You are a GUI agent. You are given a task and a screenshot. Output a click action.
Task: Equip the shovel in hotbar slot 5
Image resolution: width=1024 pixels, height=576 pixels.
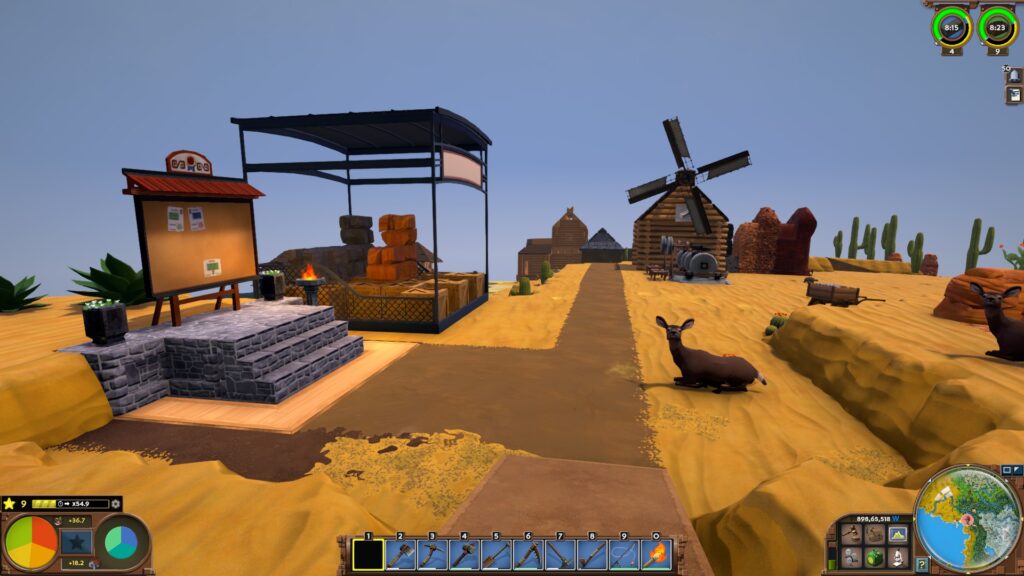coord(496,554)
